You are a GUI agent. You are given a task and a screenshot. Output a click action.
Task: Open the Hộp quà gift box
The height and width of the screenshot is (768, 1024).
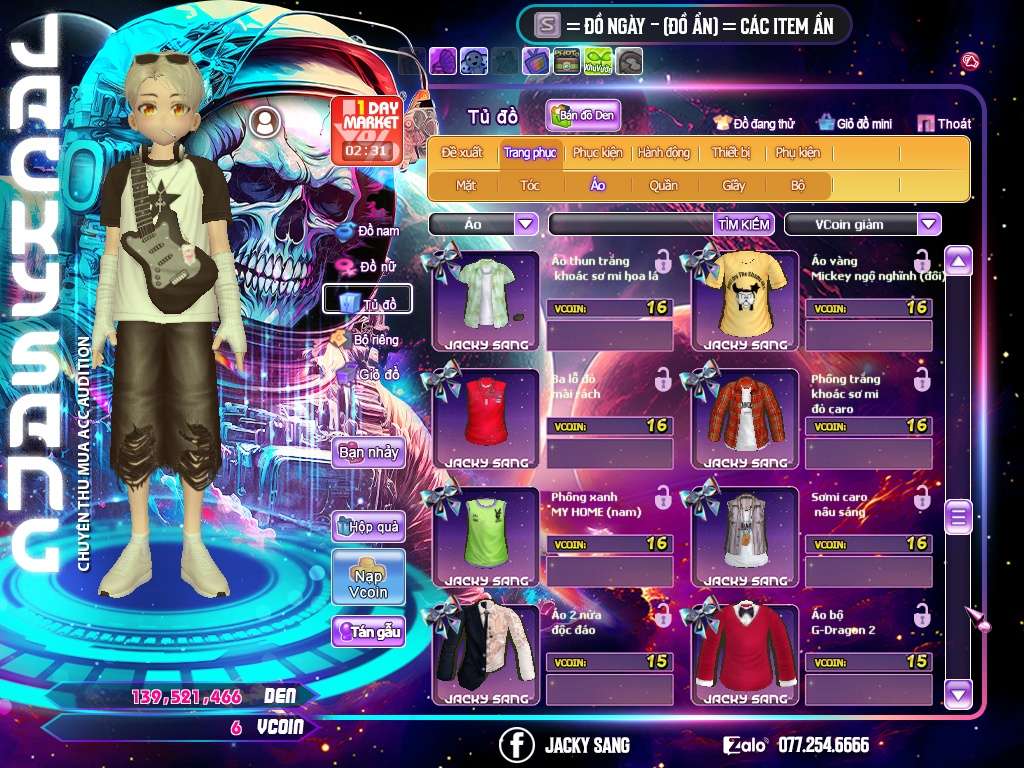(368, 526)
